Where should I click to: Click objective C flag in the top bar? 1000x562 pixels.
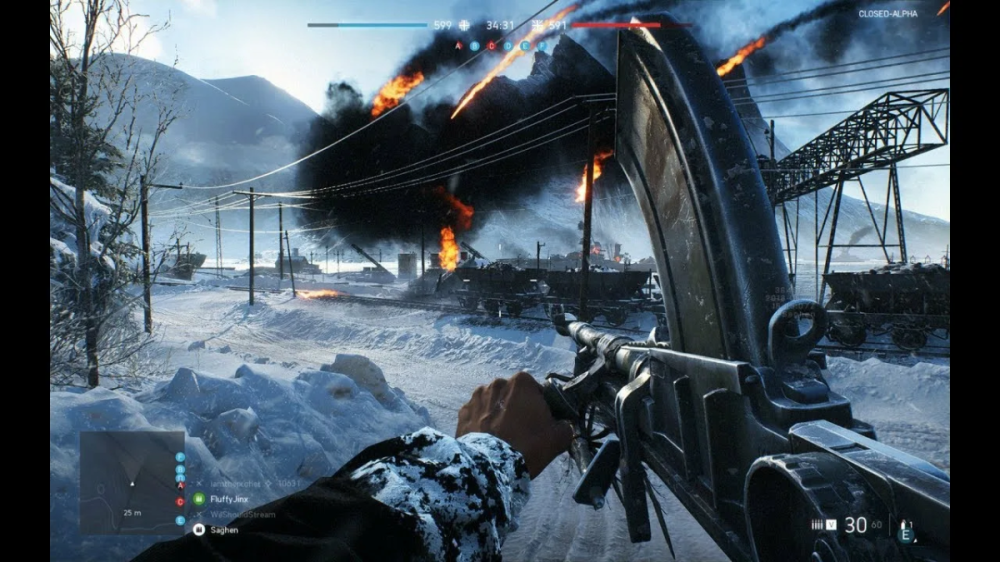tap(493, 45)
